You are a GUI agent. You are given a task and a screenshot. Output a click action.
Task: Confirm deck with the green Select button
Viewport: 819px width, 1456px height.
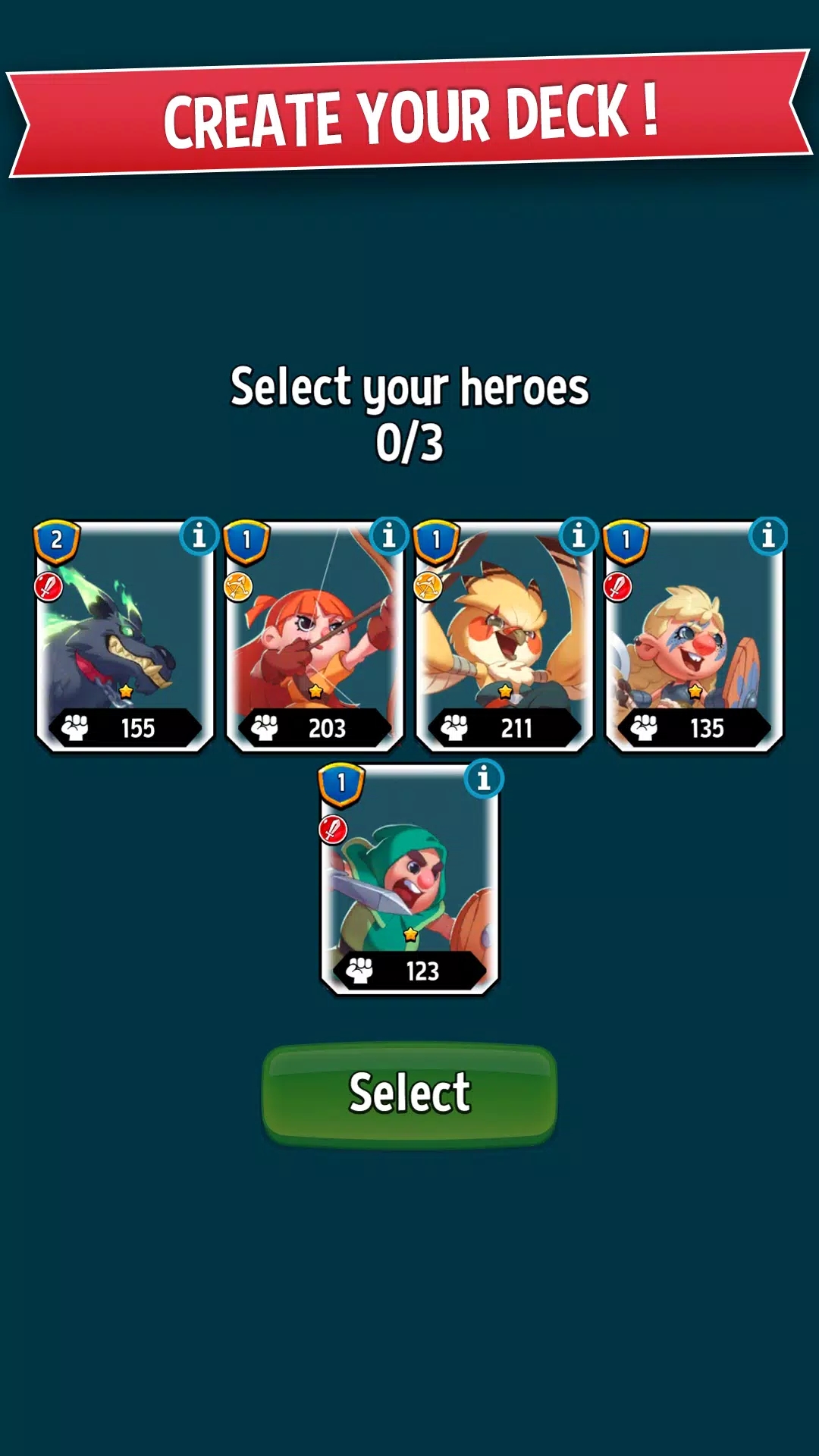click(409, 1093)
